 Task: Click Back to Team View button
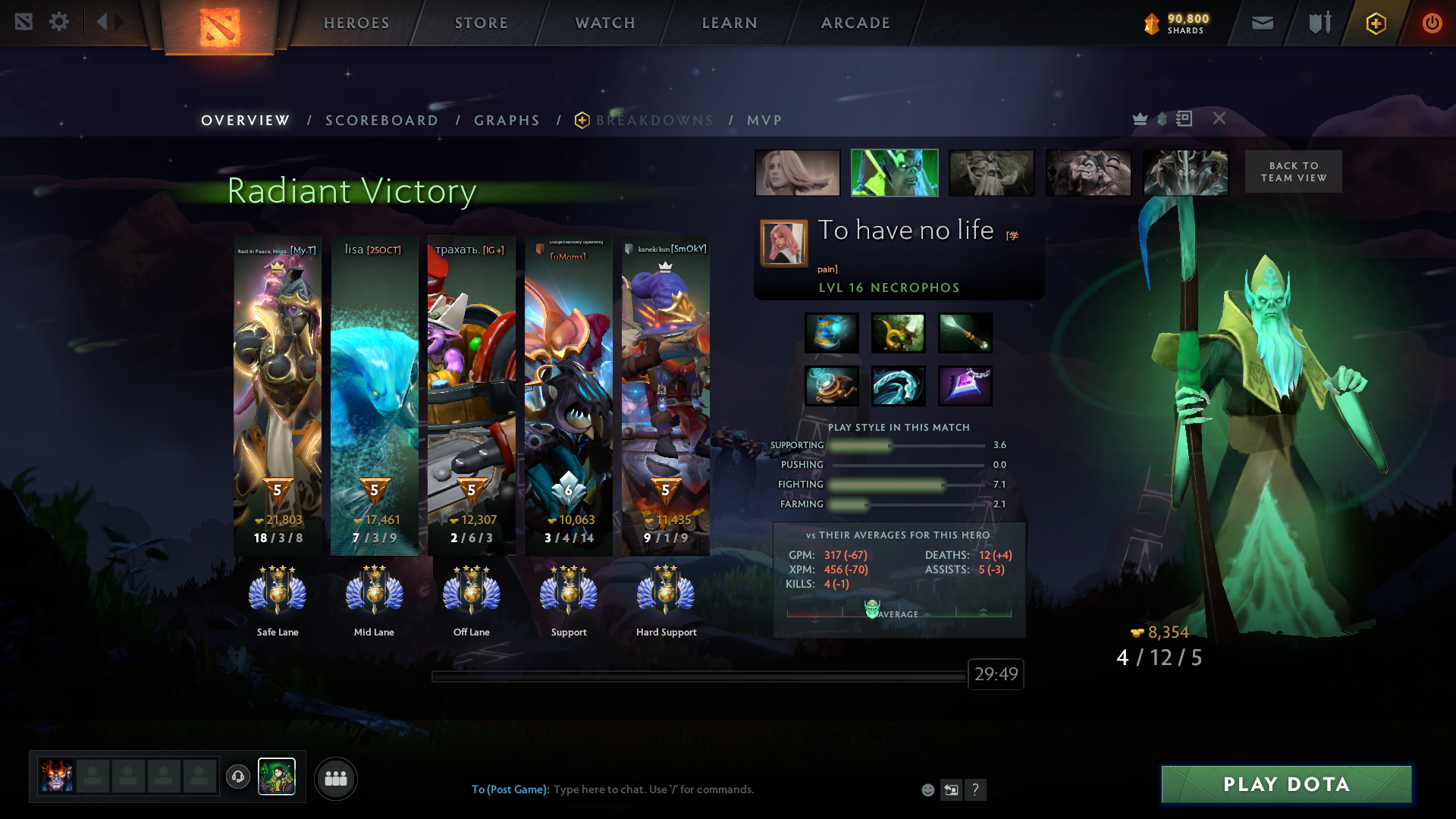1294,171
